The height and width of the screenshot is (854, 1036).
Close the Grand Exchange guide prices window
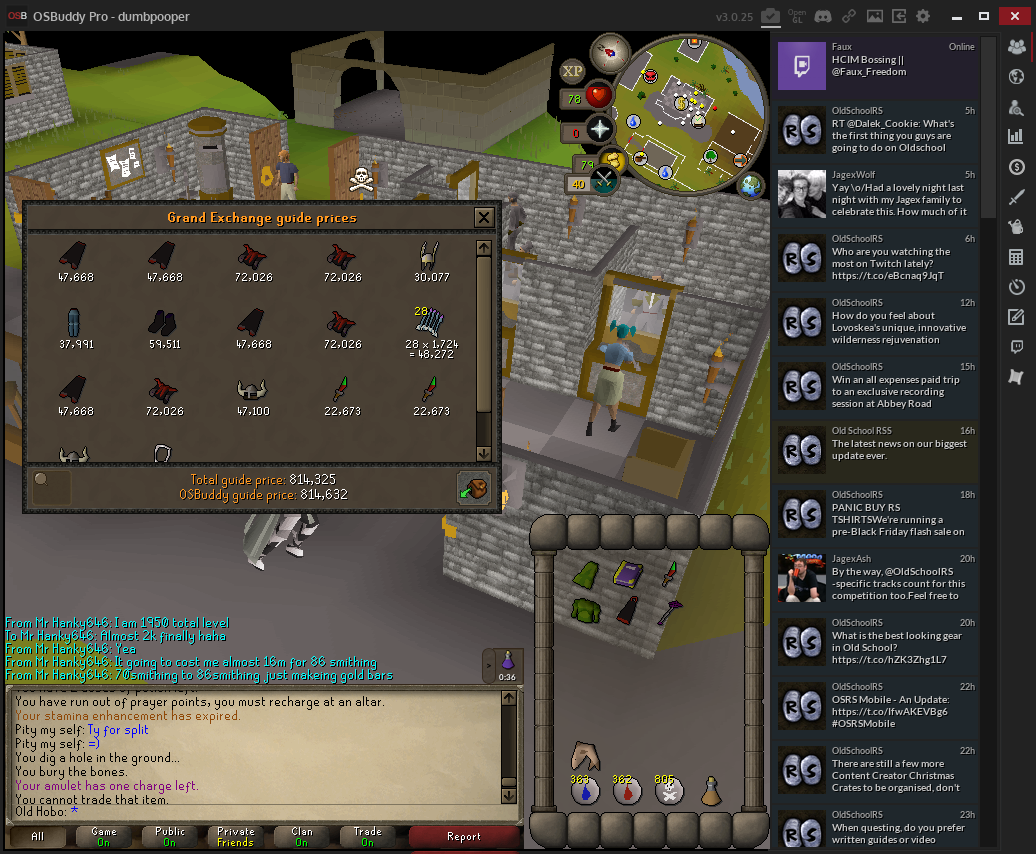[x=484, y=217]
